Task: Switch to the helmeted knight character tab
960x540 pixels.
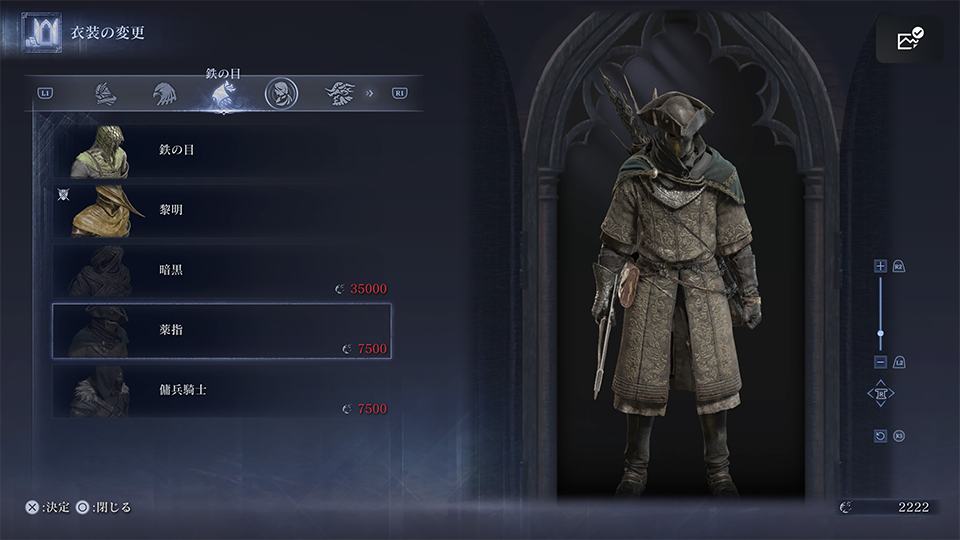Action: point(105,94)
